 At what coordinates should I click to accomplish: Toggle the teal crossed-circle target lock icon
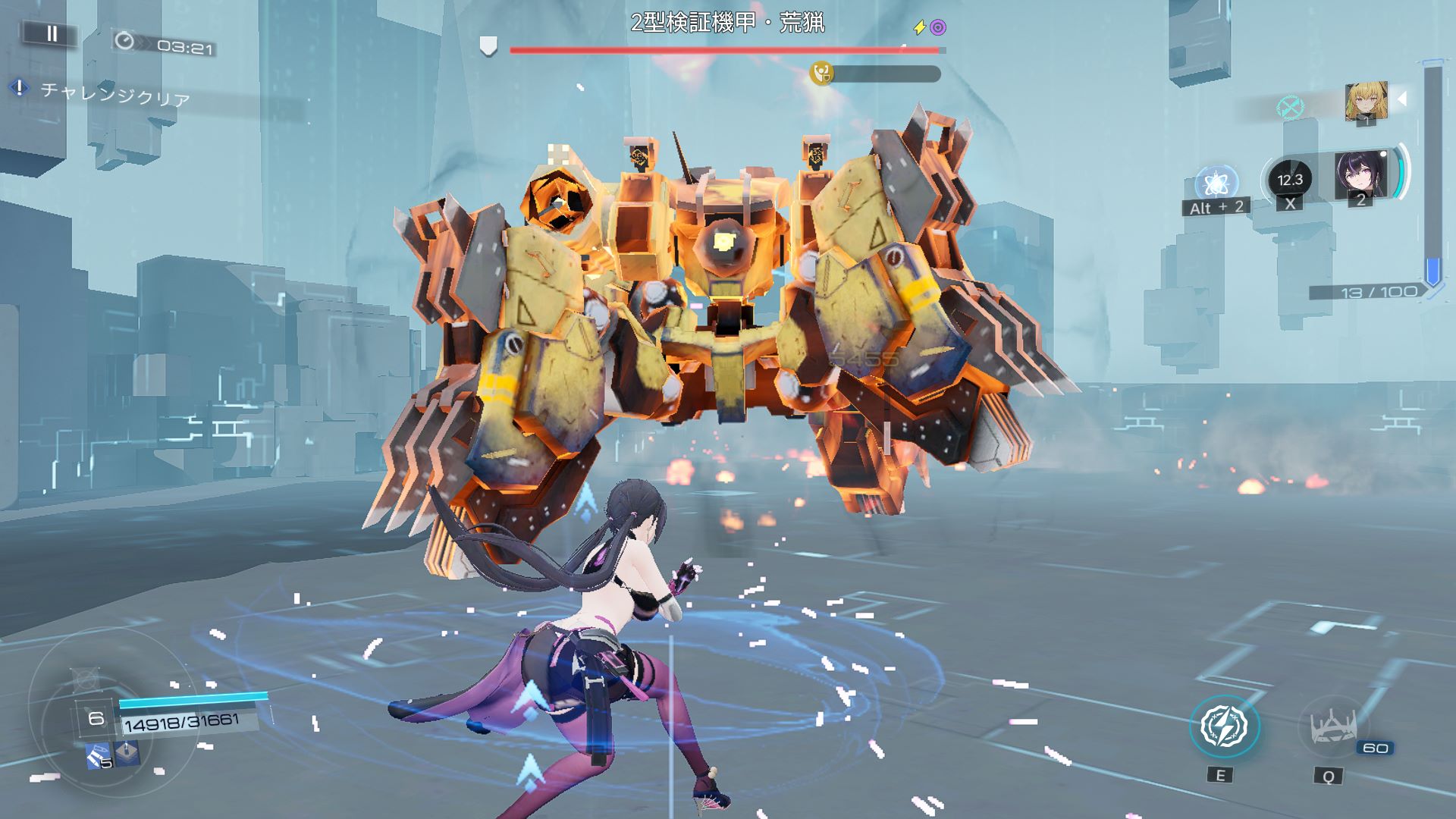1289,108
